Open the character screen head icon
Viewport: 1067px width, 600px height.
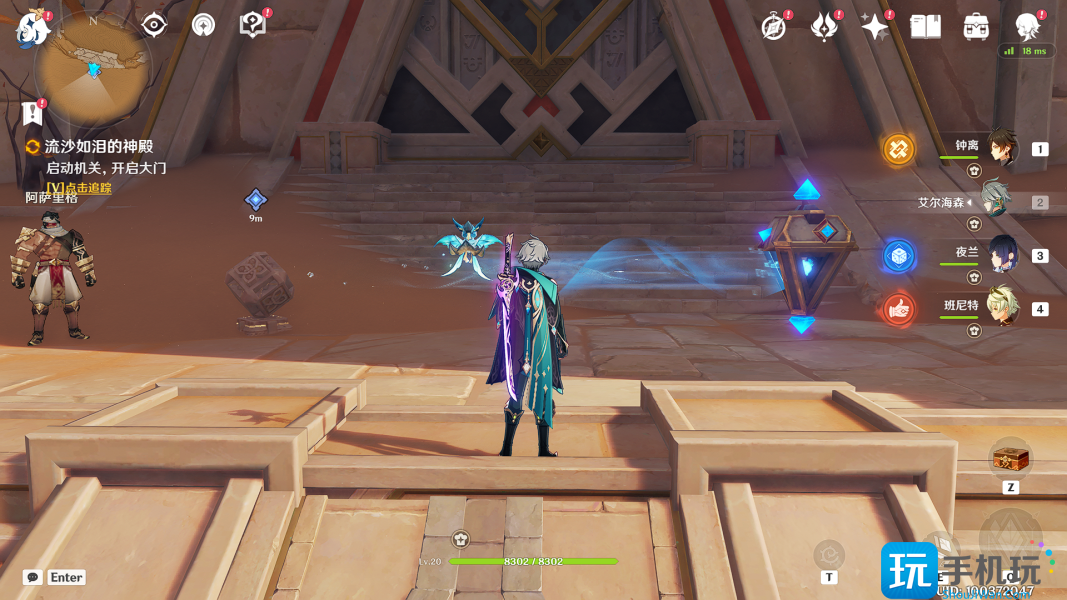1027,27
